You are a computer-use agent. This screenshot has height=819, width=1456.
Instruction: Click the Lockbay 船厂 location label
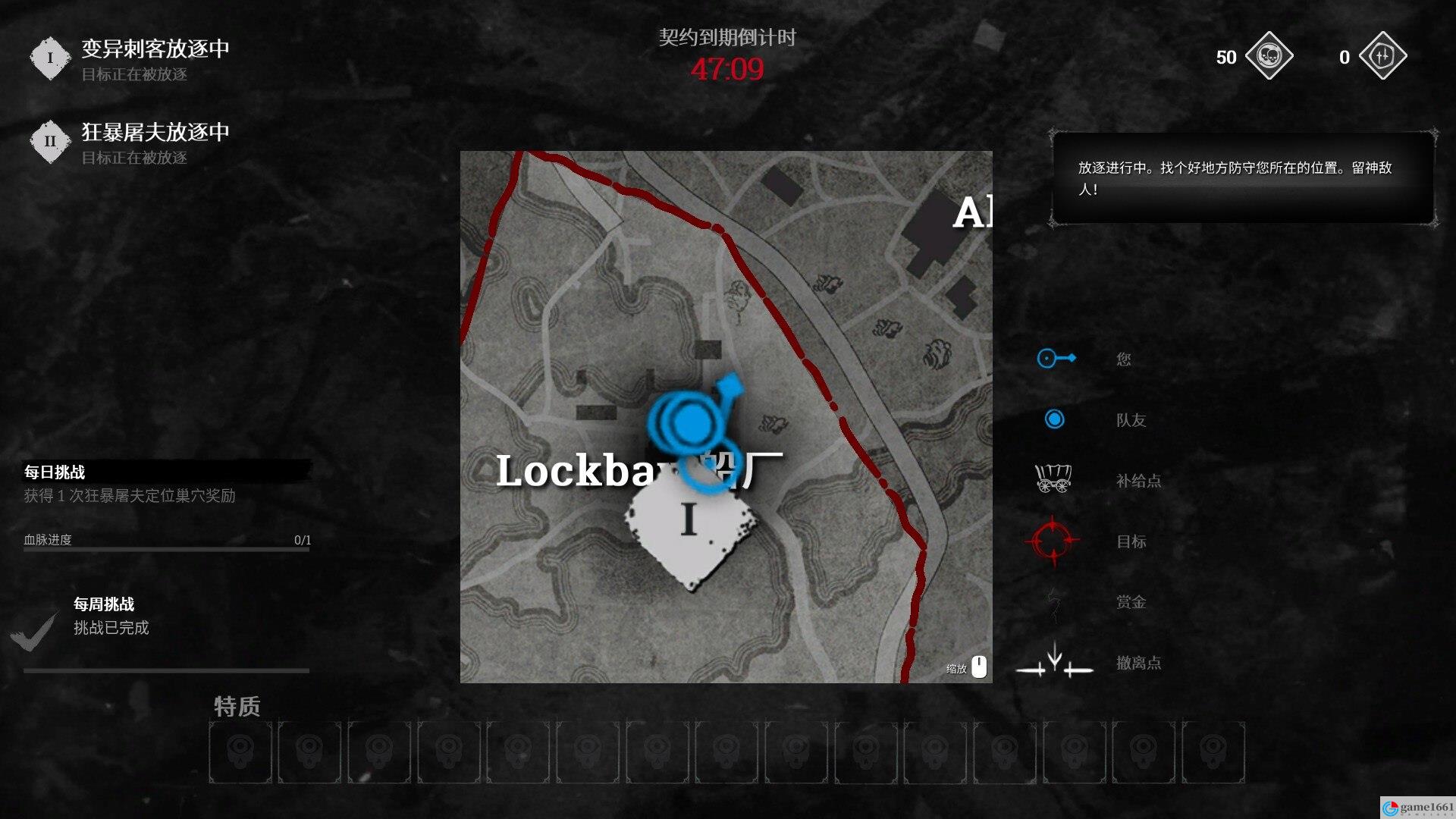[639, 471]
